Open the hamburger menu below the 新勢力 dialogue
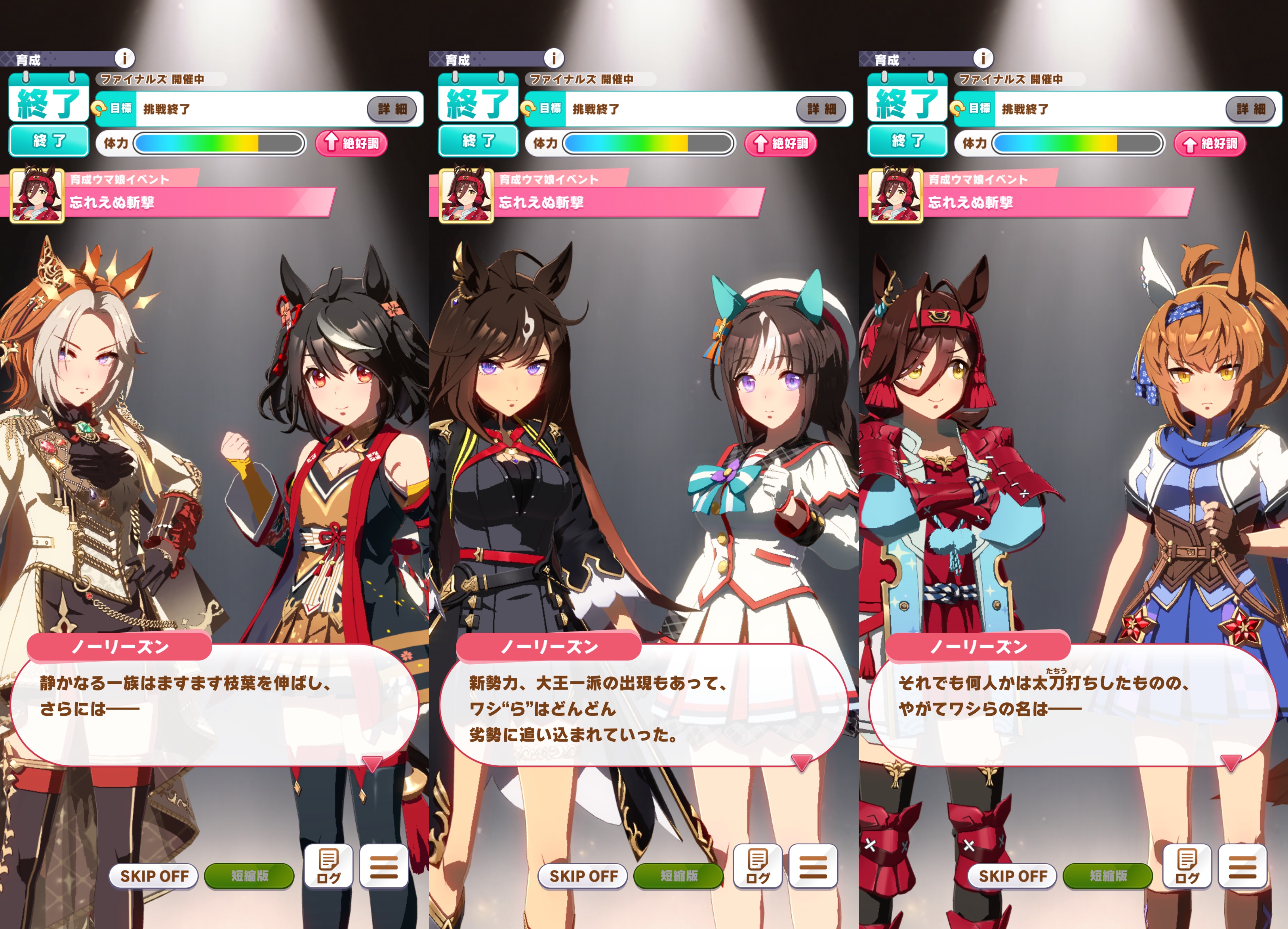 pos(813,866)
